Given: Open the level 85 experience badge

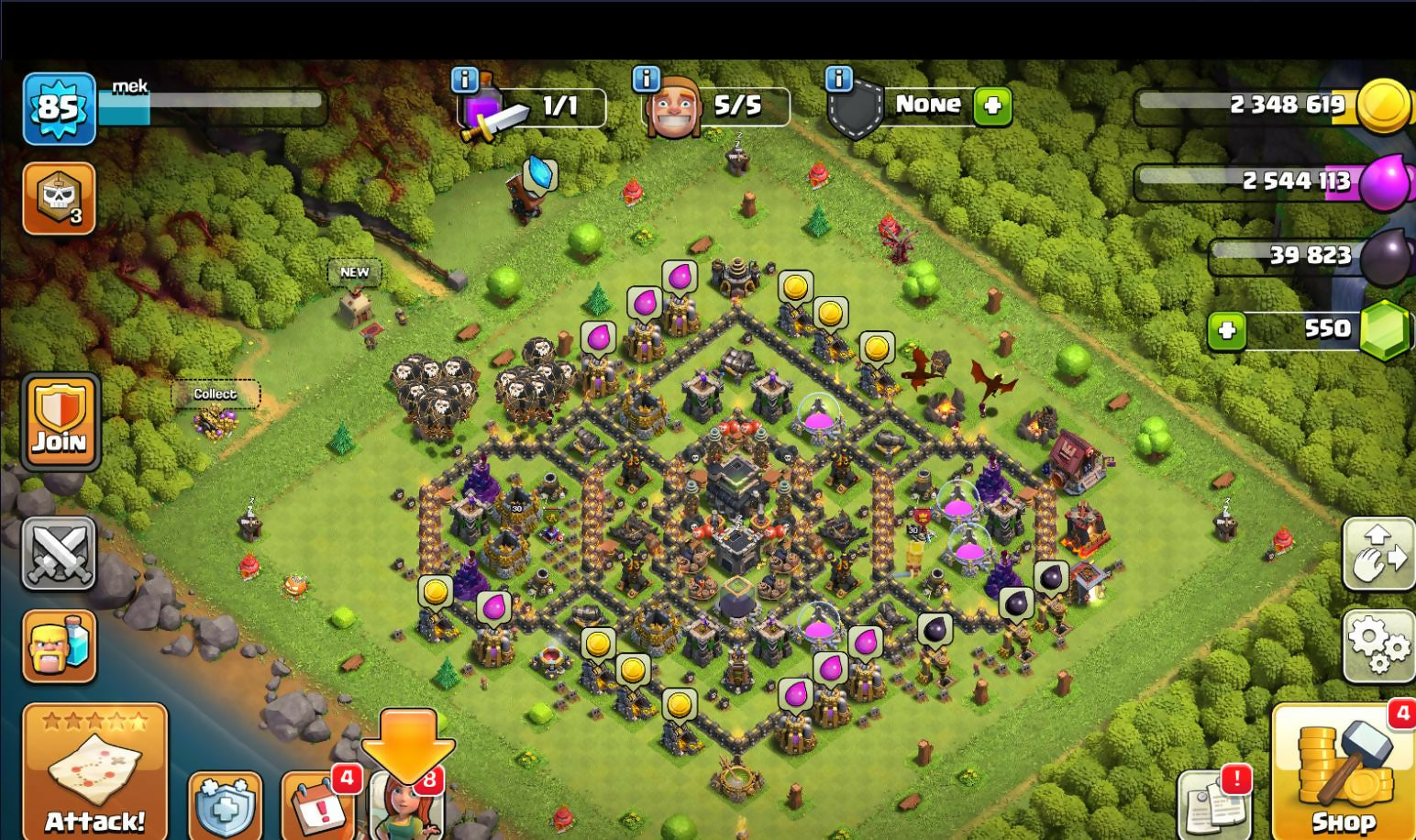Looking at the screenshot, I should pos(59,108).
